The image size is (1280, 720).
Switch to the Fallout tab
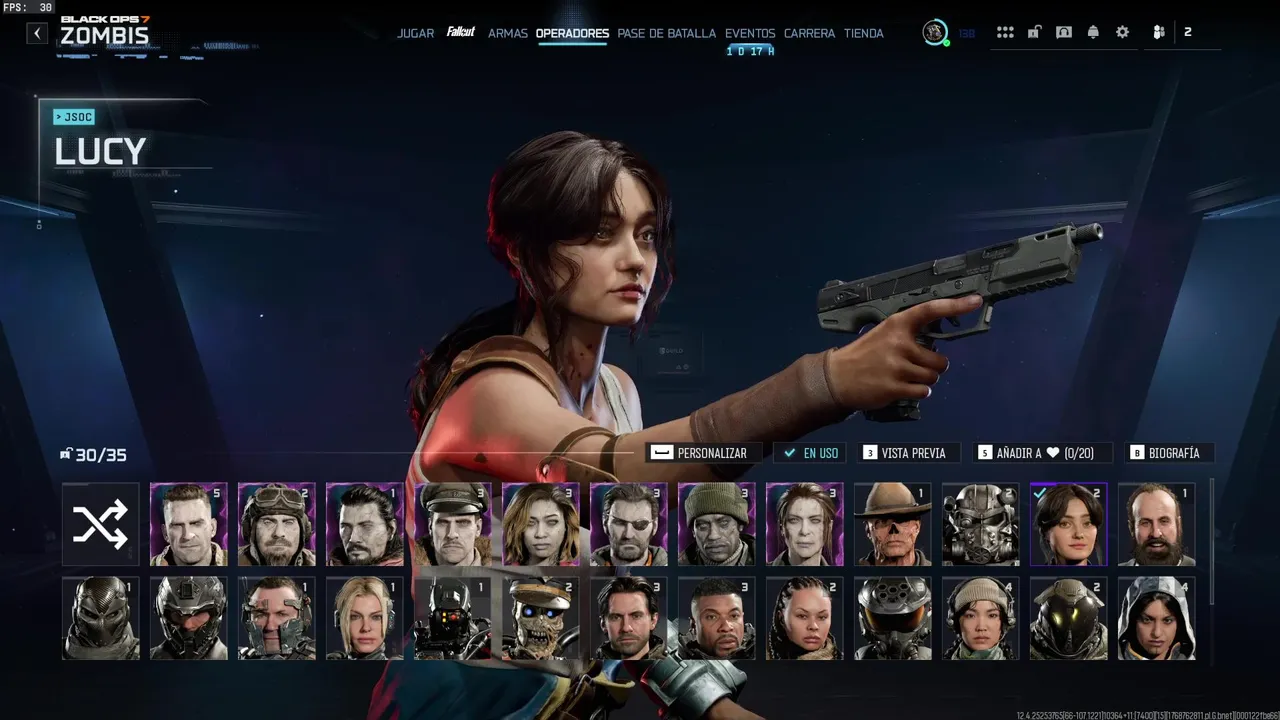point(461,32)
